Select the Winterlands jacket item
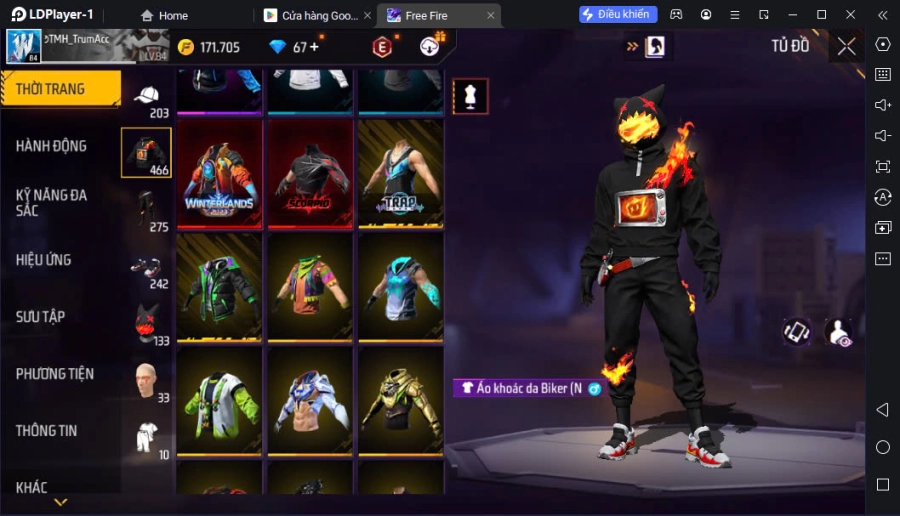Screen dimensions: 900x516 [x=219, y=175]
